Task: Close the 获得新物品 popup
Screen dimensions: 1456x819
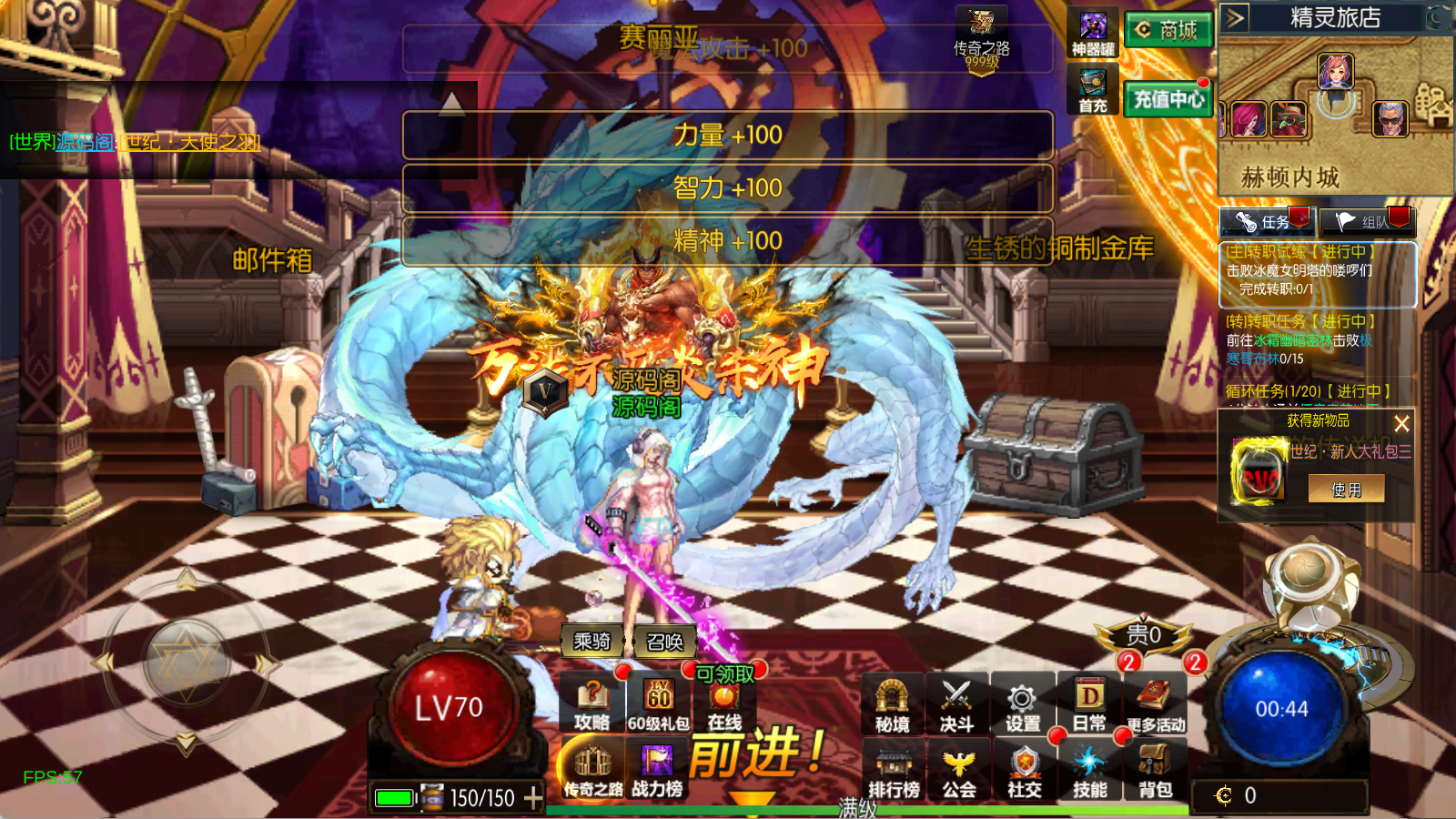Action: [x=1401, y=423]
